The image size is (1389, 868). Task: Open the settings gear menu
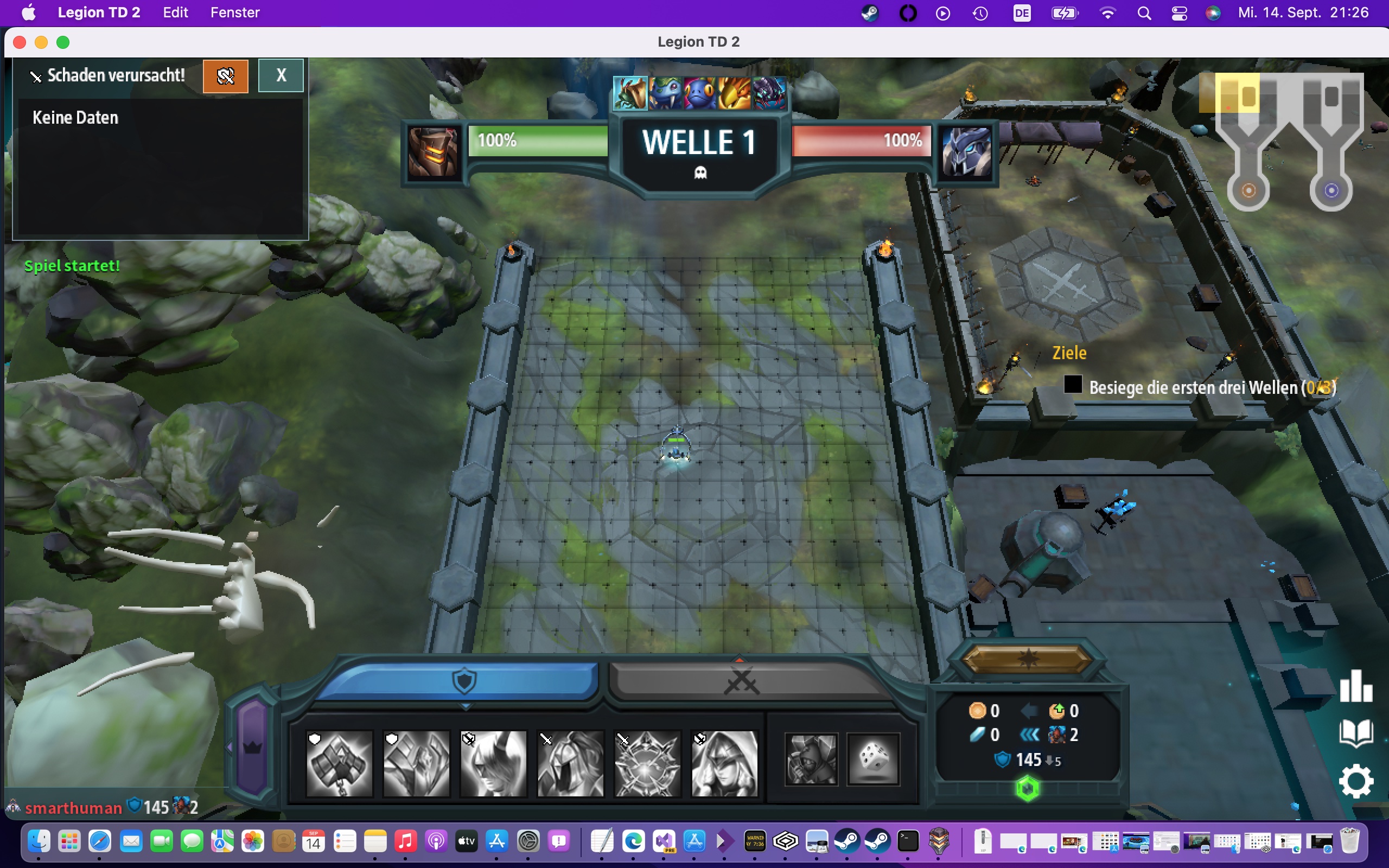tap(1356, 780)
